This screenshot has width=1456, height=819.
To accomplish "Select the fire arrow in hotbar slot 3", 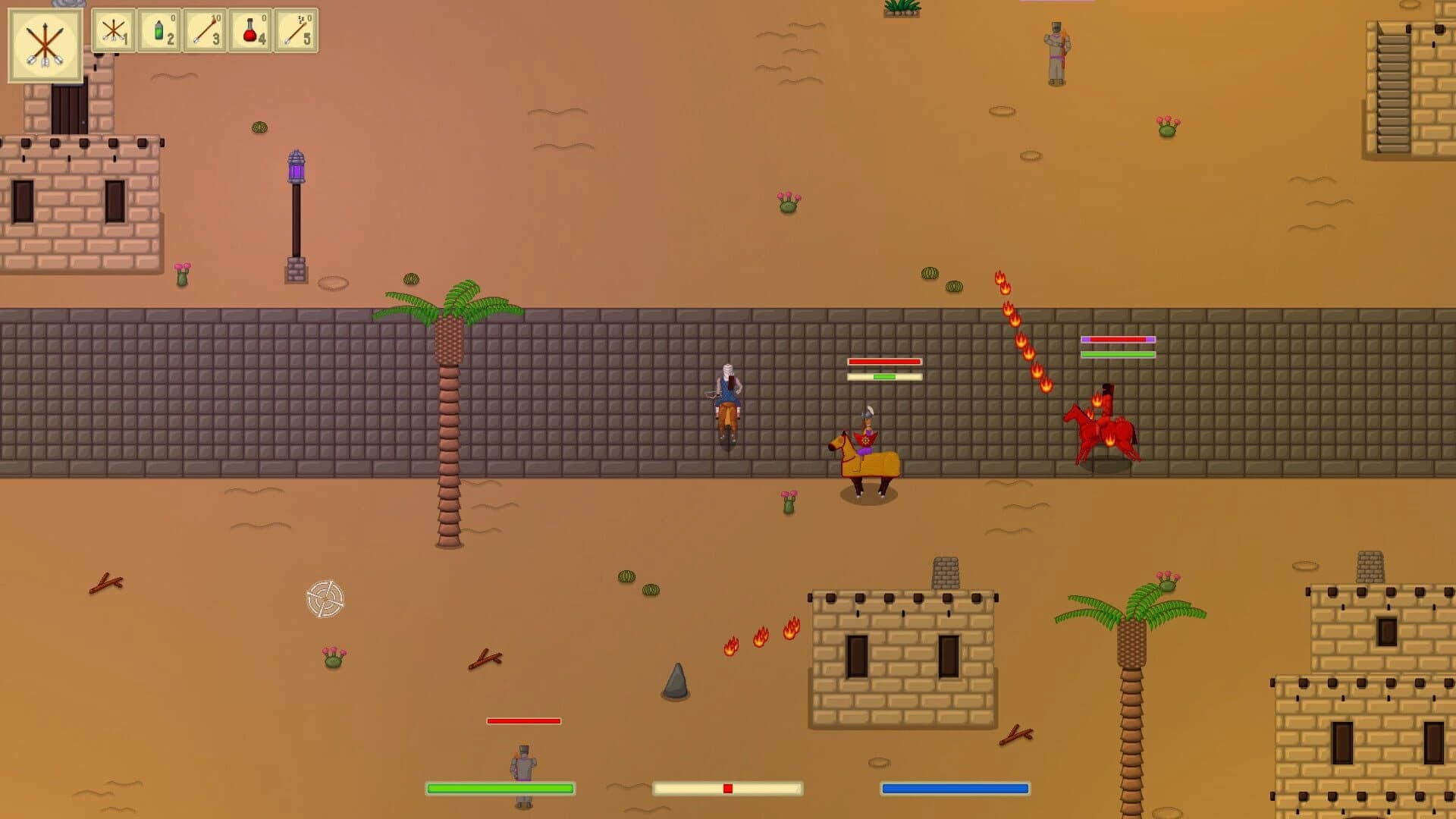I will (205, 32).
